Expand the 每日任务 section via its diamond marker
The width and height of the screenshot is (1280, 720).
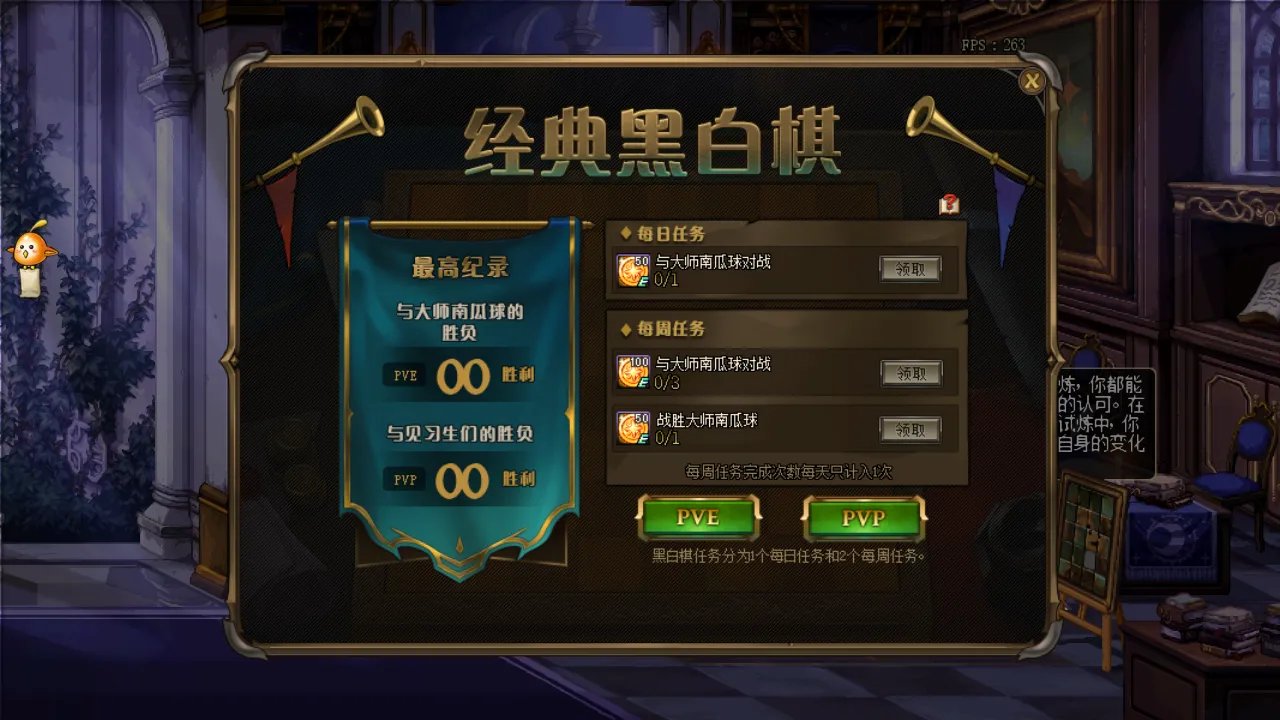click(626, 231)
